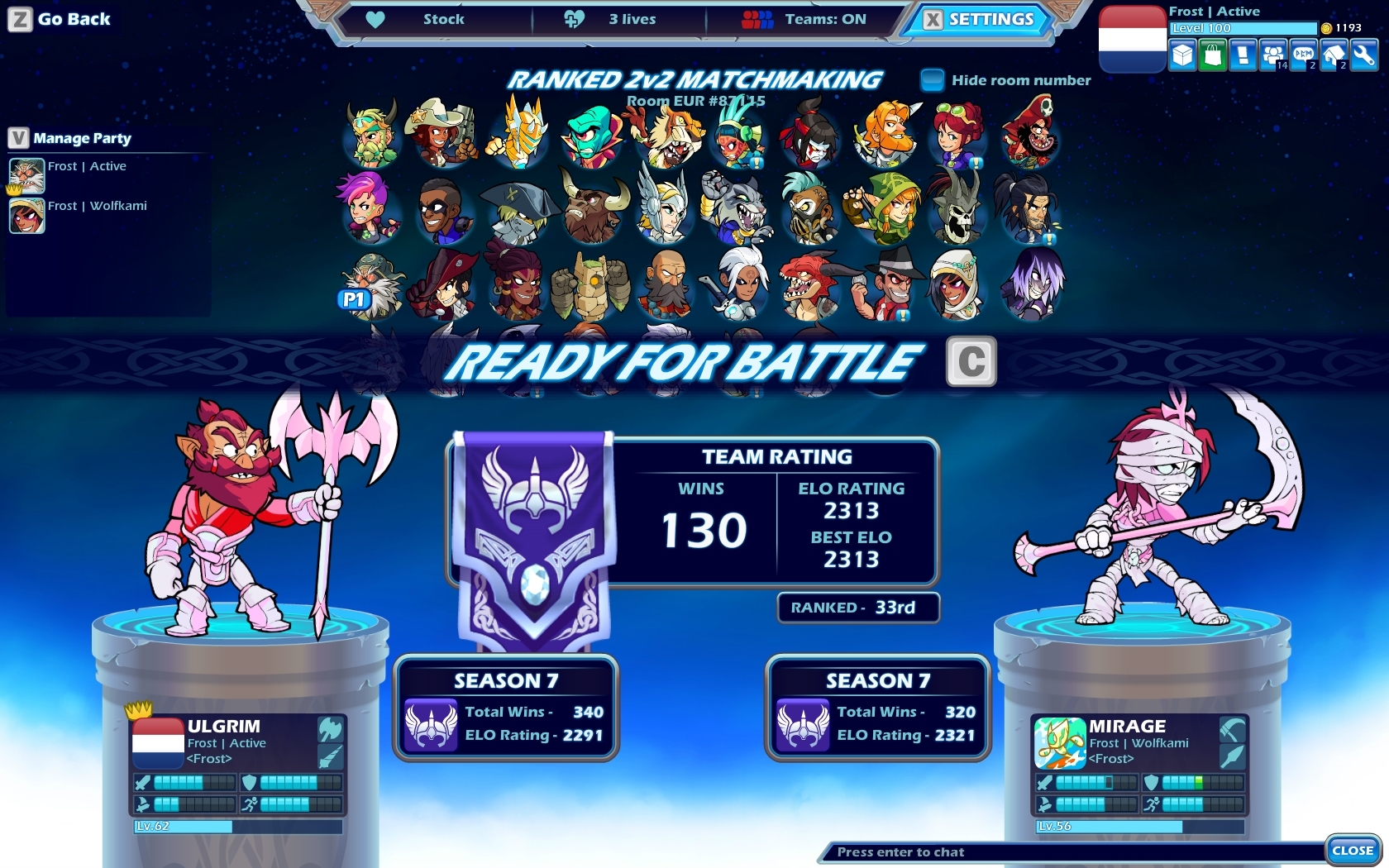Toggle Teams: ON setting
The height and width of the screenshot is (868, 1389).
827,19
